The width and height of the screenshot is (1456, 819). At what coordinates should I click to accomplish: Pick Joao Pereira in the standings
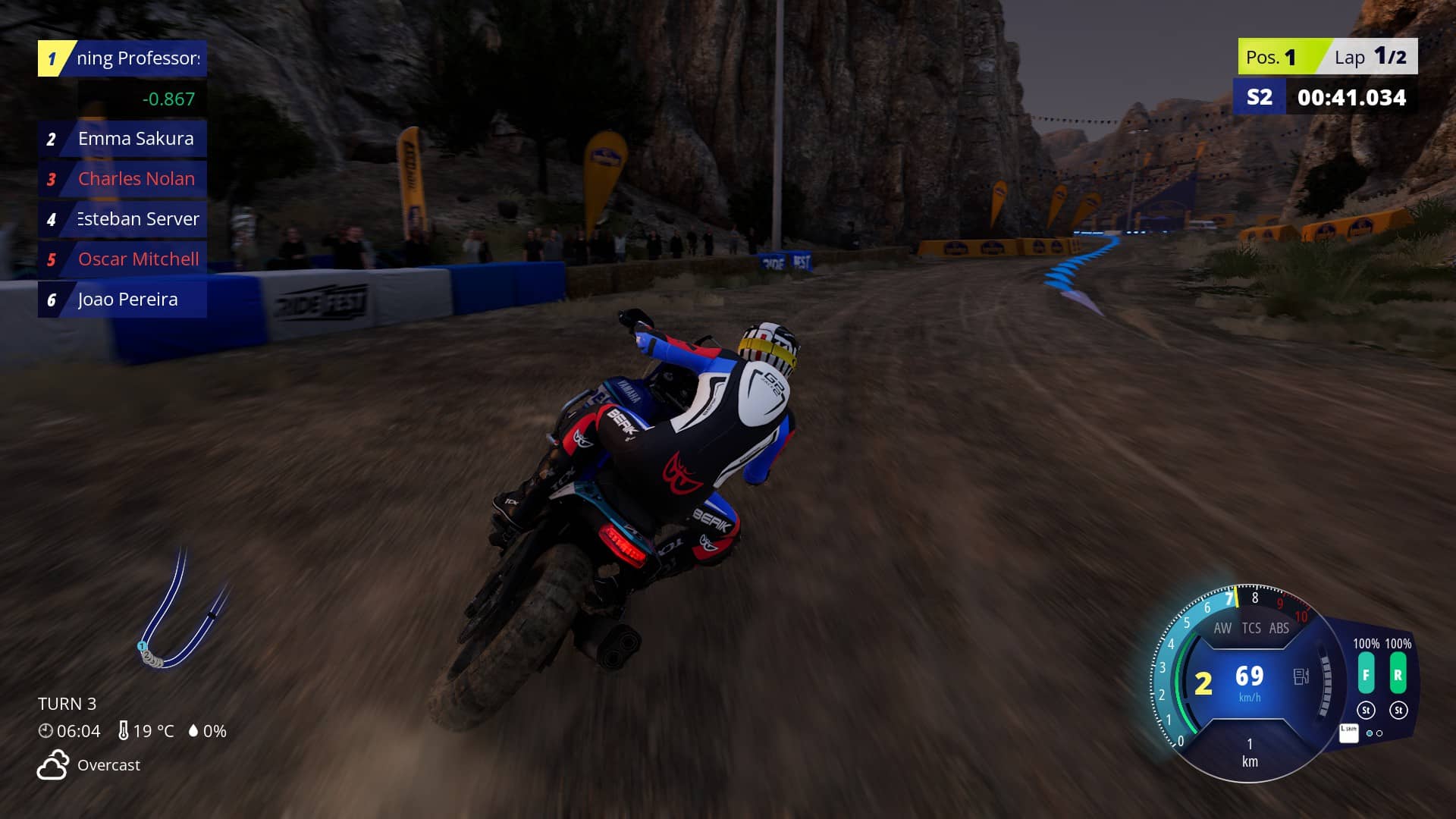122,300
